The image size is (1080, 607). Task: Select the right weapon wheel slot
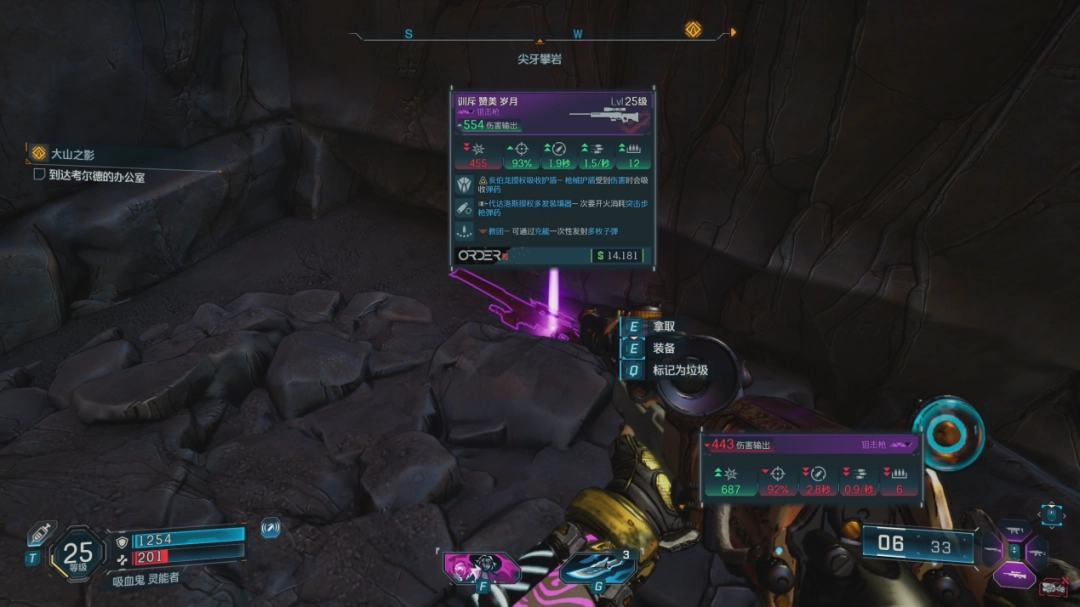point(1035,551)
